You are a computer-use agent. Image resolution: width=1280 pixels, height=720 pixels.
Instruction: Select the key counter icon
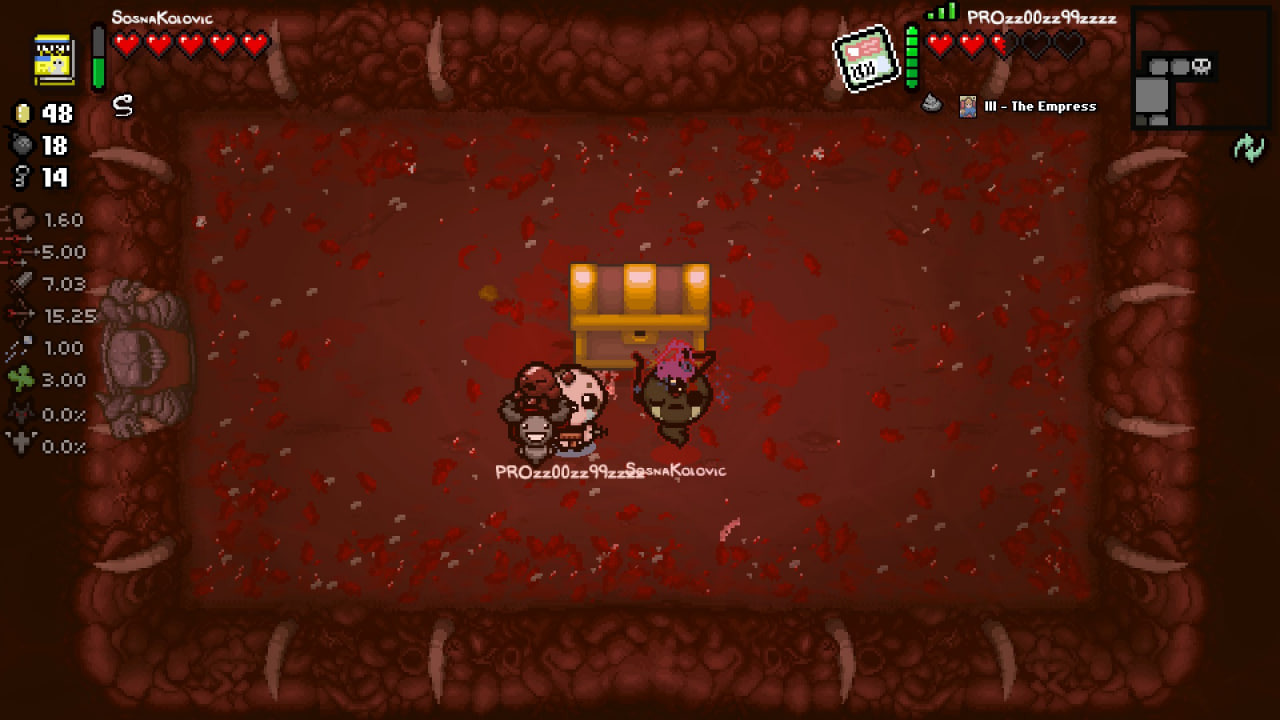pyautogui.click(x=22, y=177)
